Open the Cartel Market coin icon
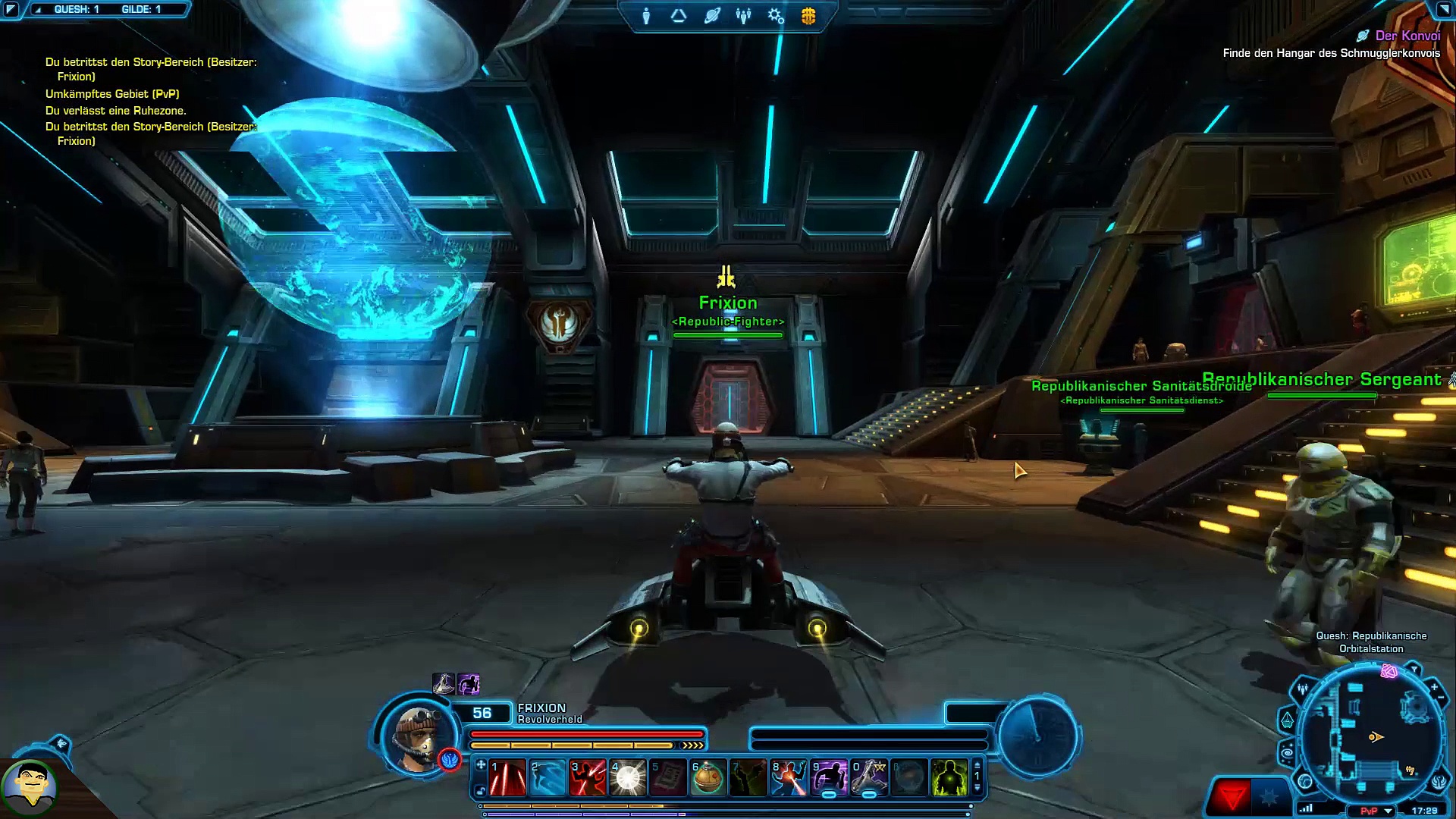This screenshot has height=819, width=1456. pyautogui.click(x=808, y=16)
